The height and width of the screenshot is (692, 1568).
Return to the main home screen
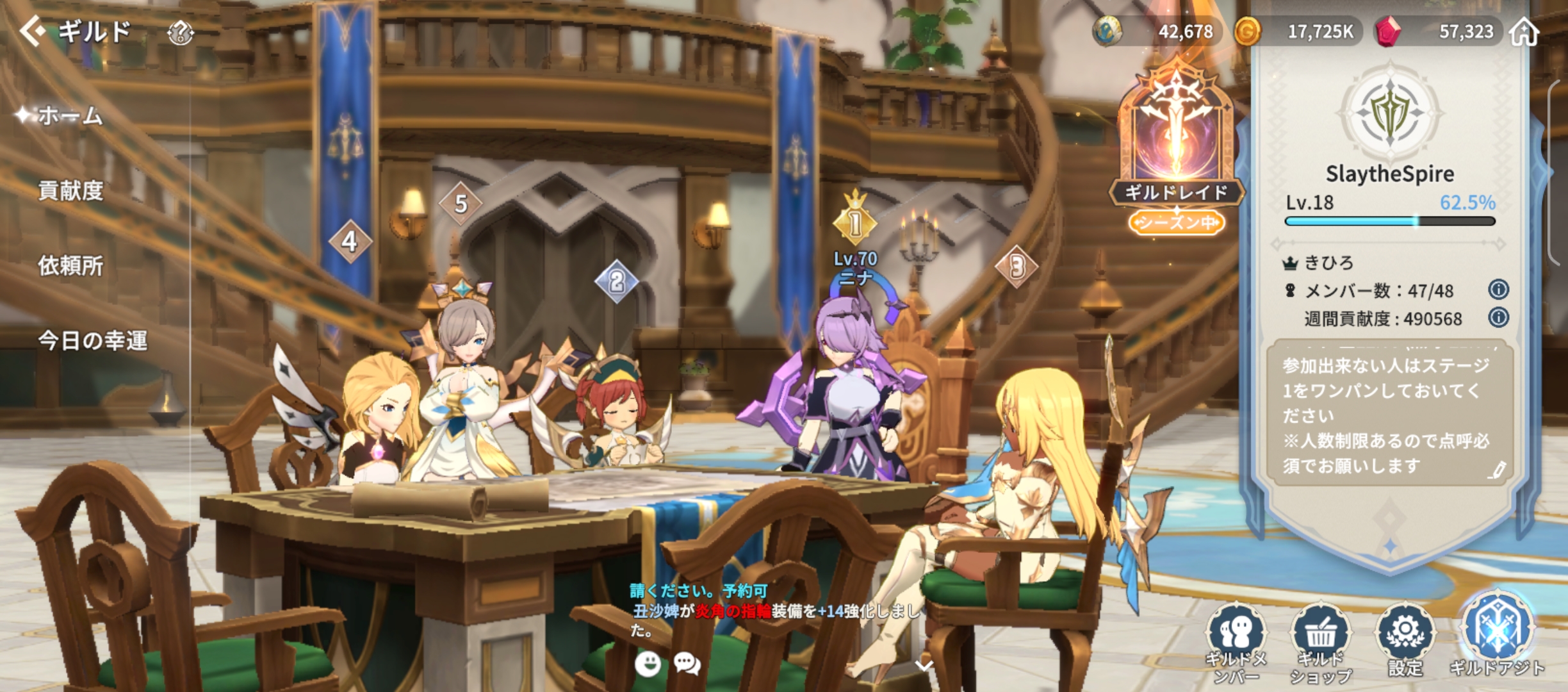pyautogui.click(x=1524, y=32)
